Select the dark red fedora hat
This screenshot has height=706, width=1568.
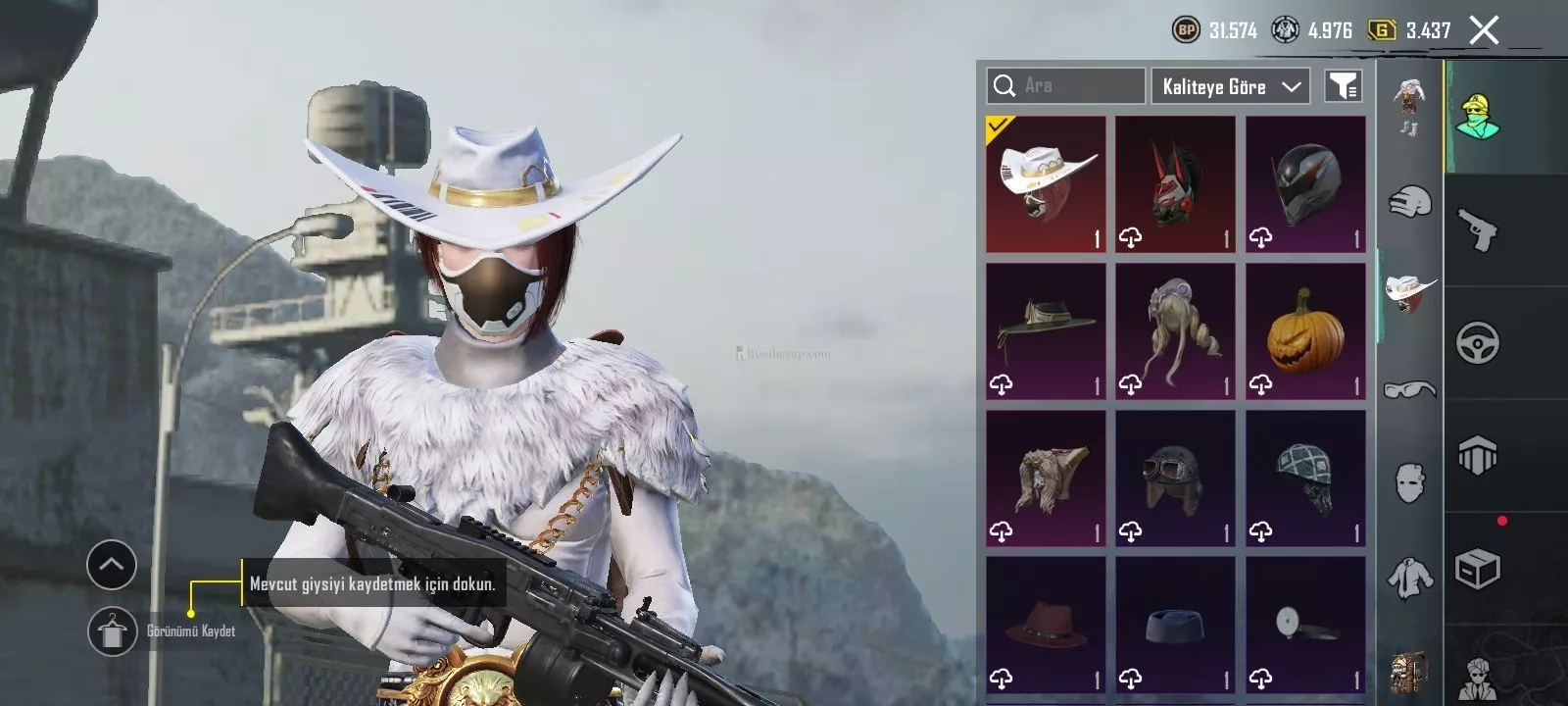[x=1046, y=626]
